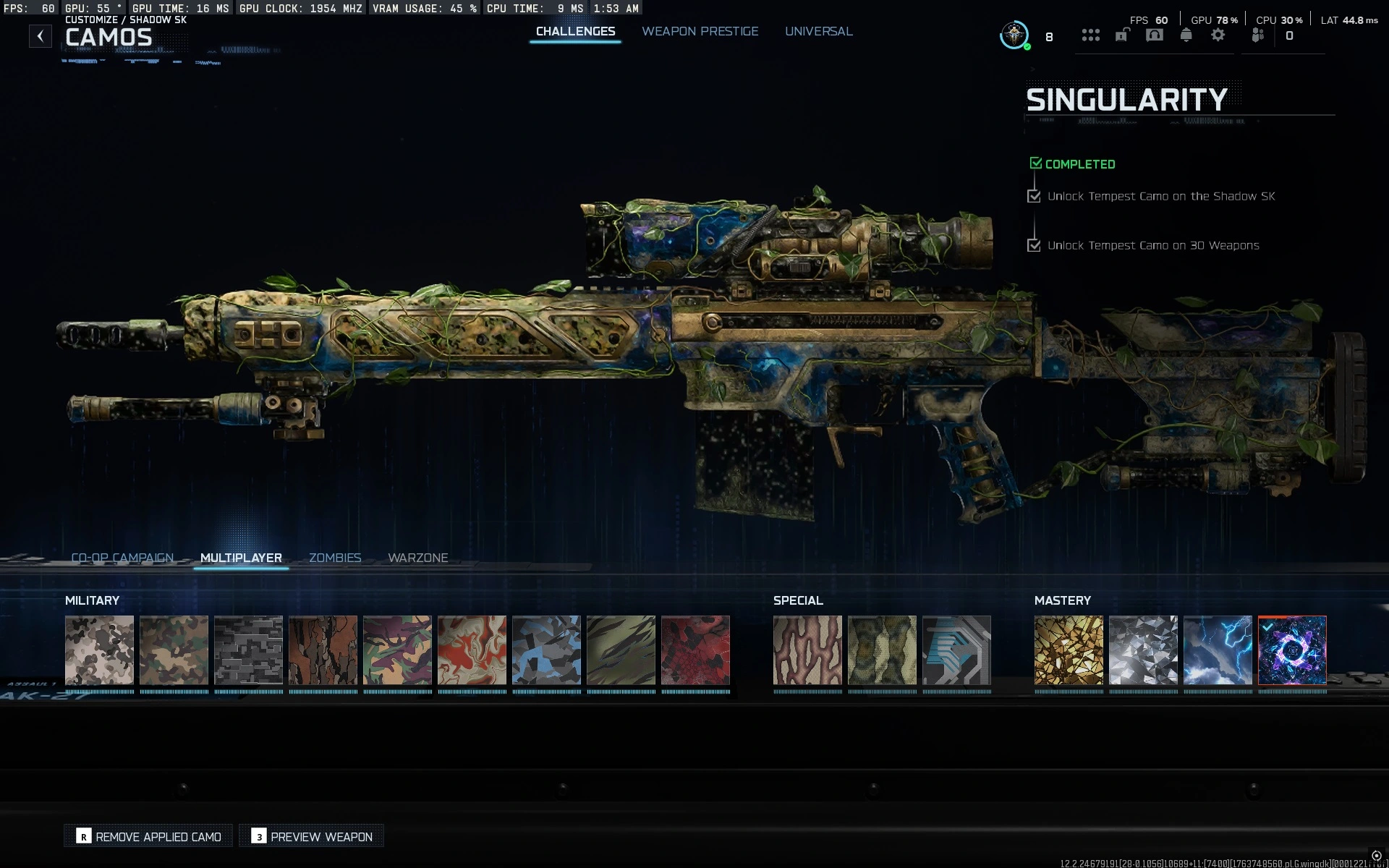Open the main menu grid icon
The height and width of the screenshot is (868, 1389).
tap(1091, 35)
